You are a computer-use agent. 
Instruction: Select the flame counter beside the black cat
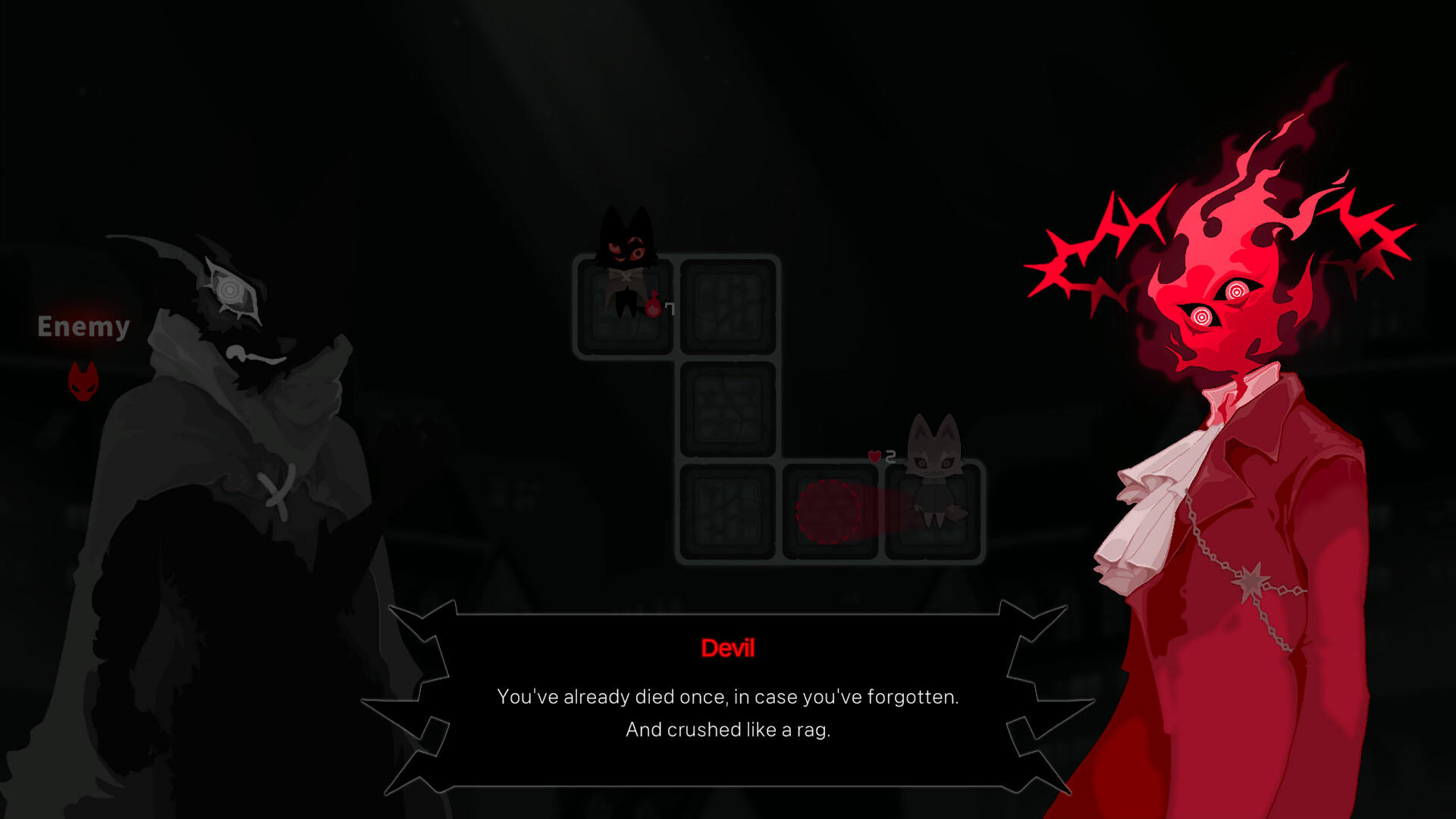tap(652, 307)
